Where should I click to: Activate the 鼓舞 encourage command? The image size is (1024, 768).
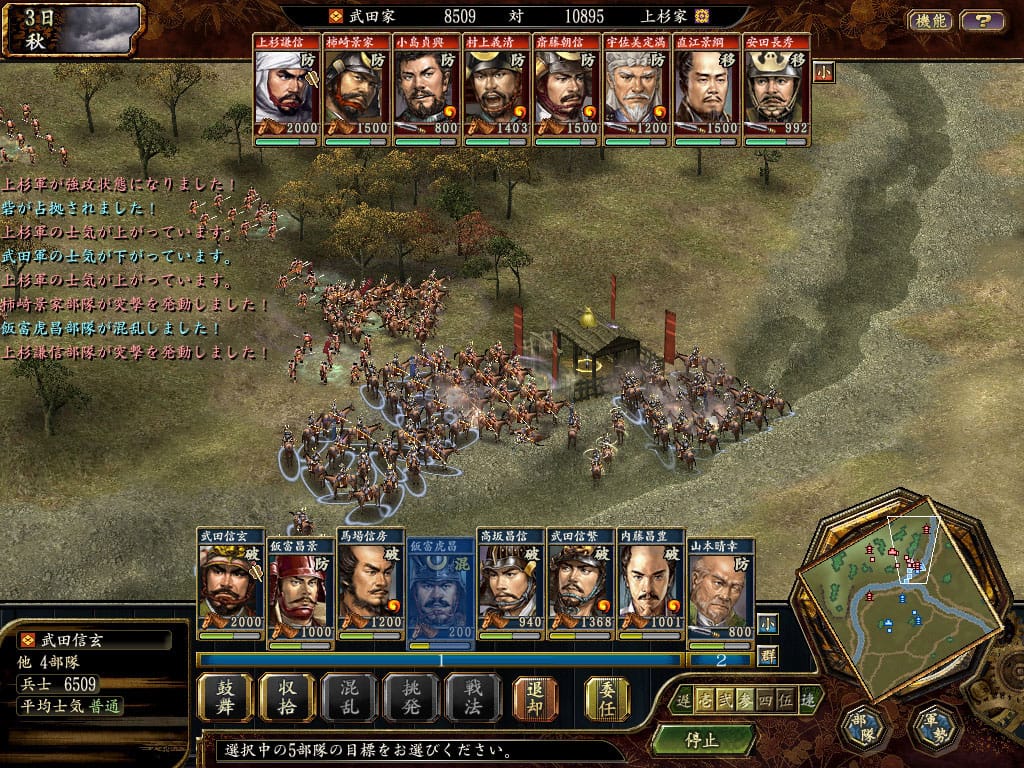225,697
